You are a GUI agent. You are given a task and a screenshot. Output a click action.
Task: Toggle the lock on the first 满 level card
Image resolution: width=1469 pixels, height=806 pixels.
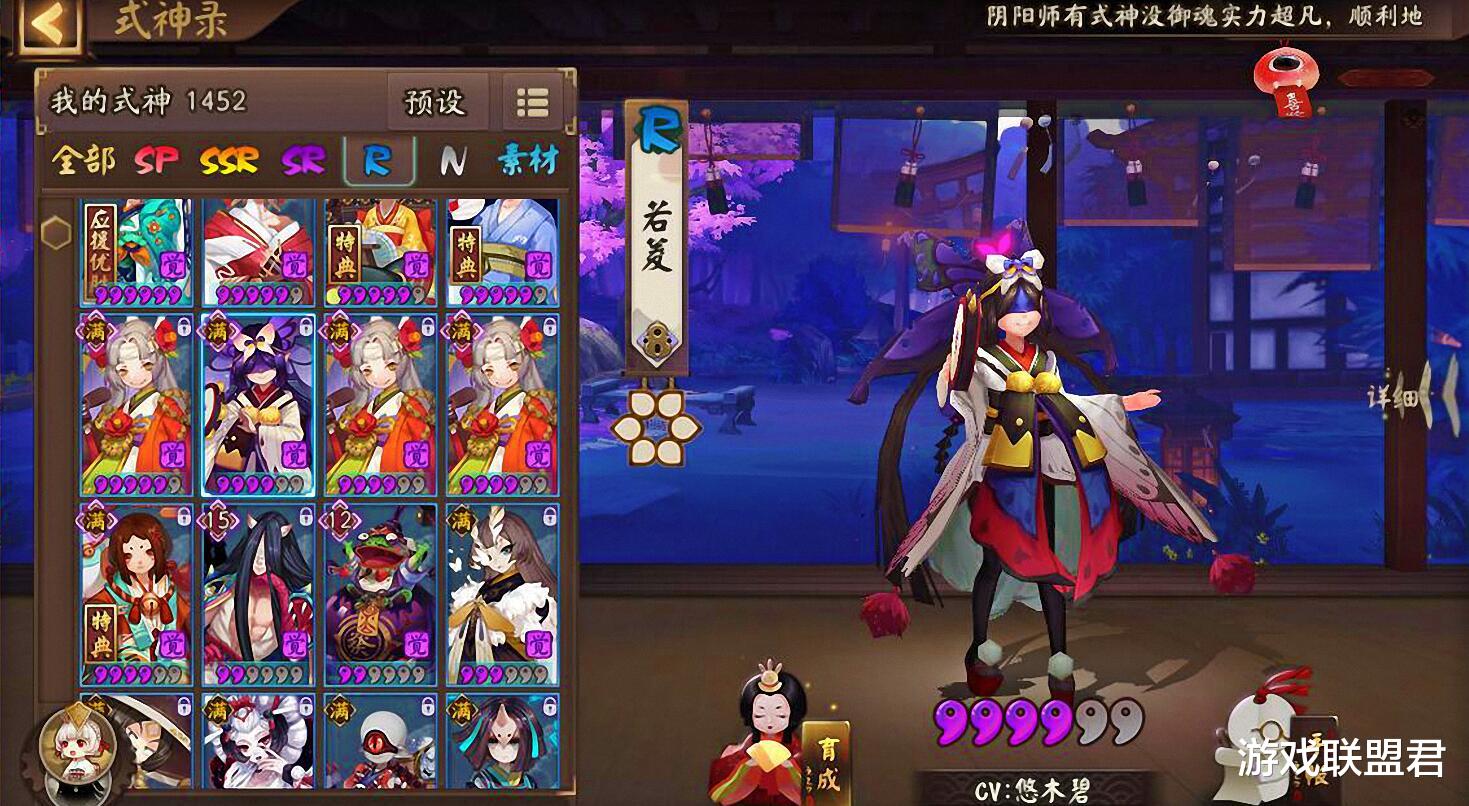[x=182, y=327]
